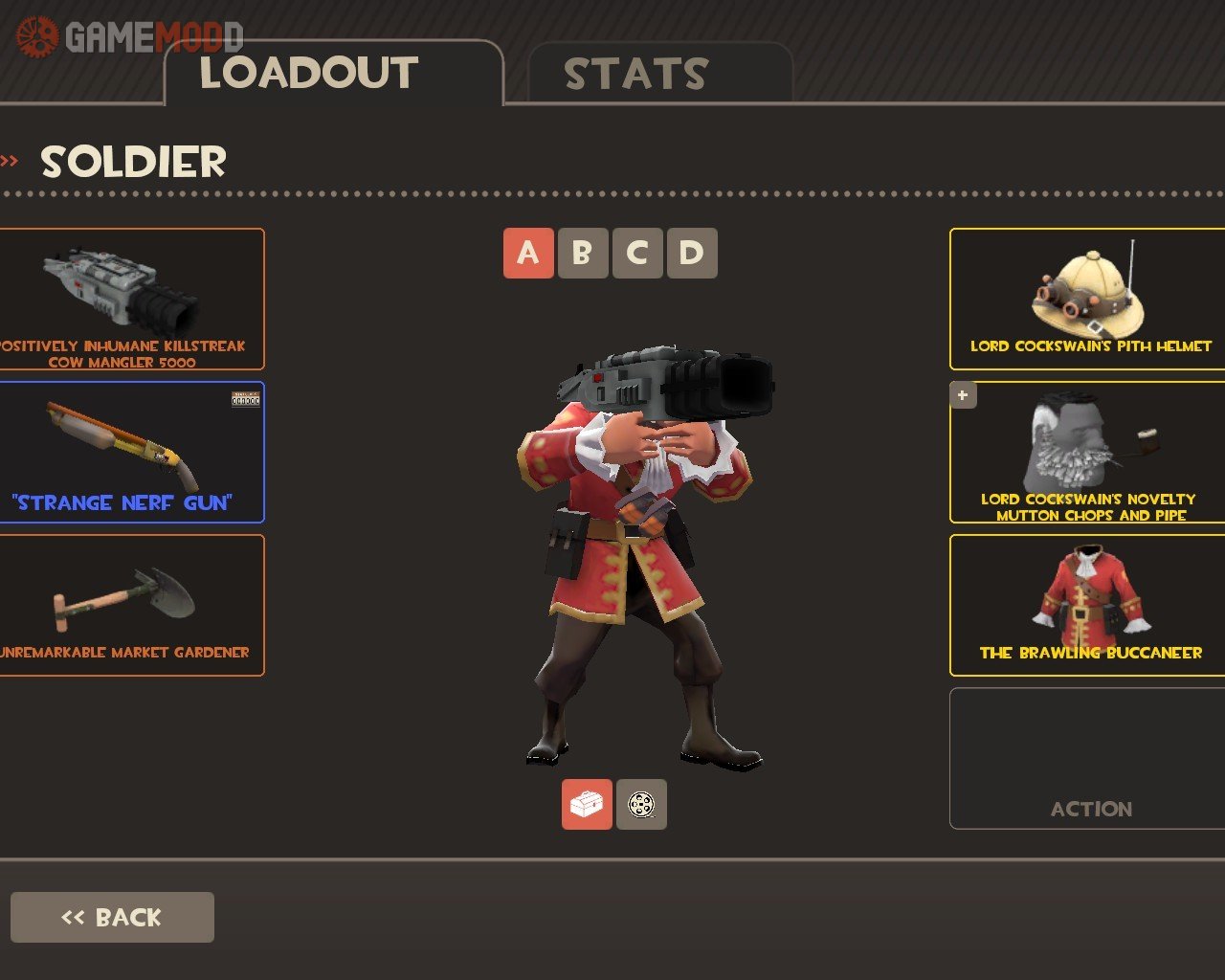The width and height of the screenshot is (1225, 980).
Task: Go back with the Back button
Action: [x=112, y=917]
